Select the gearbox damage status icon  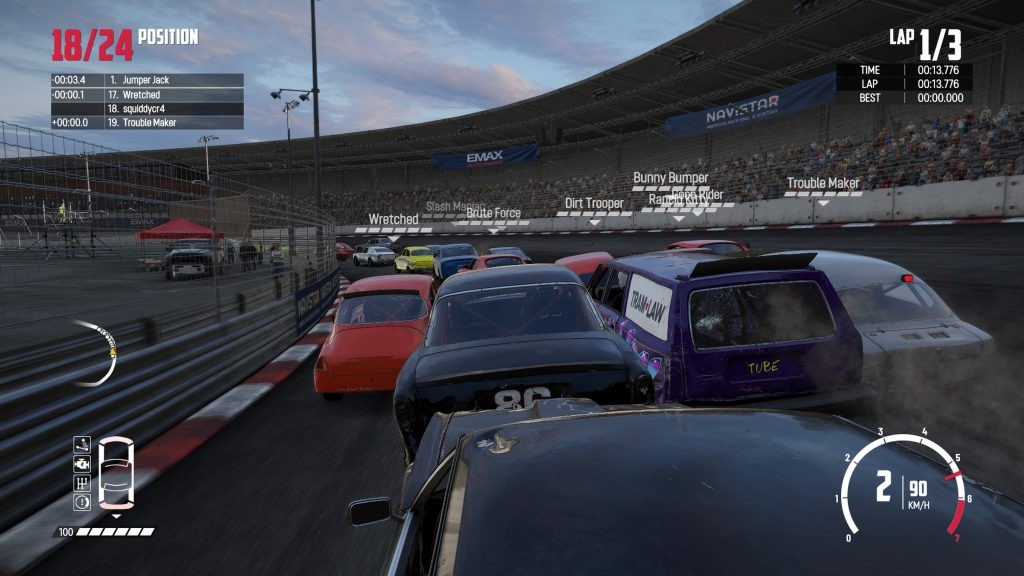[82, 483]
